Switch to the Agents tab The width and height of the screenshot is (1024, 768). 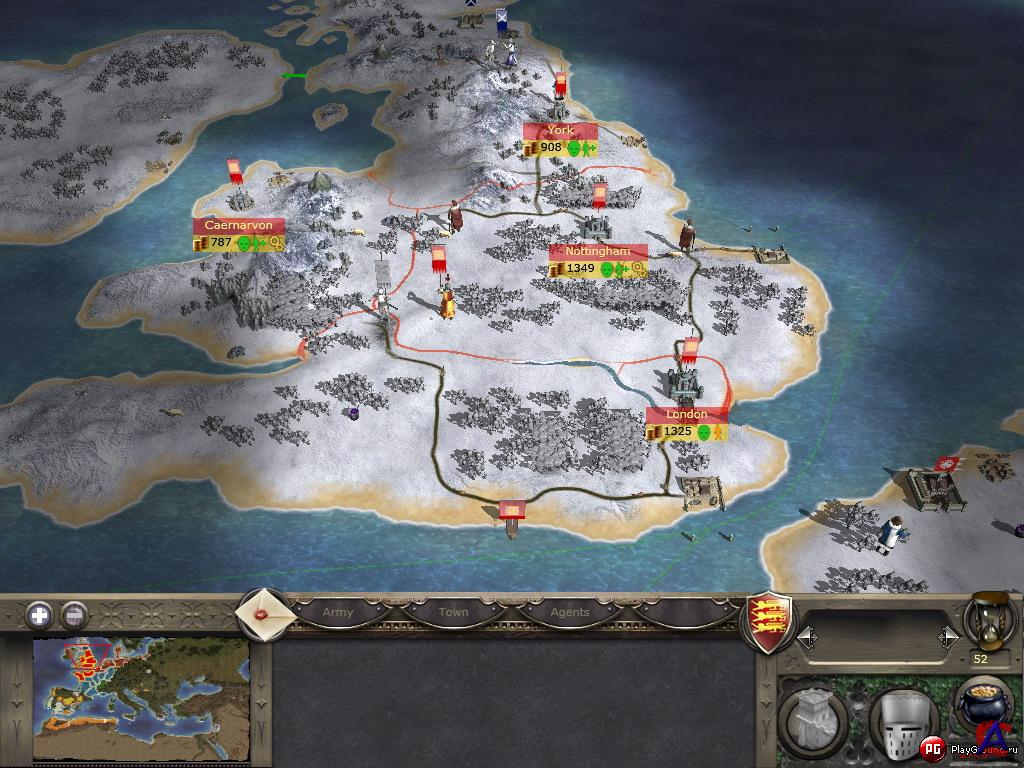tap(569, 612)
